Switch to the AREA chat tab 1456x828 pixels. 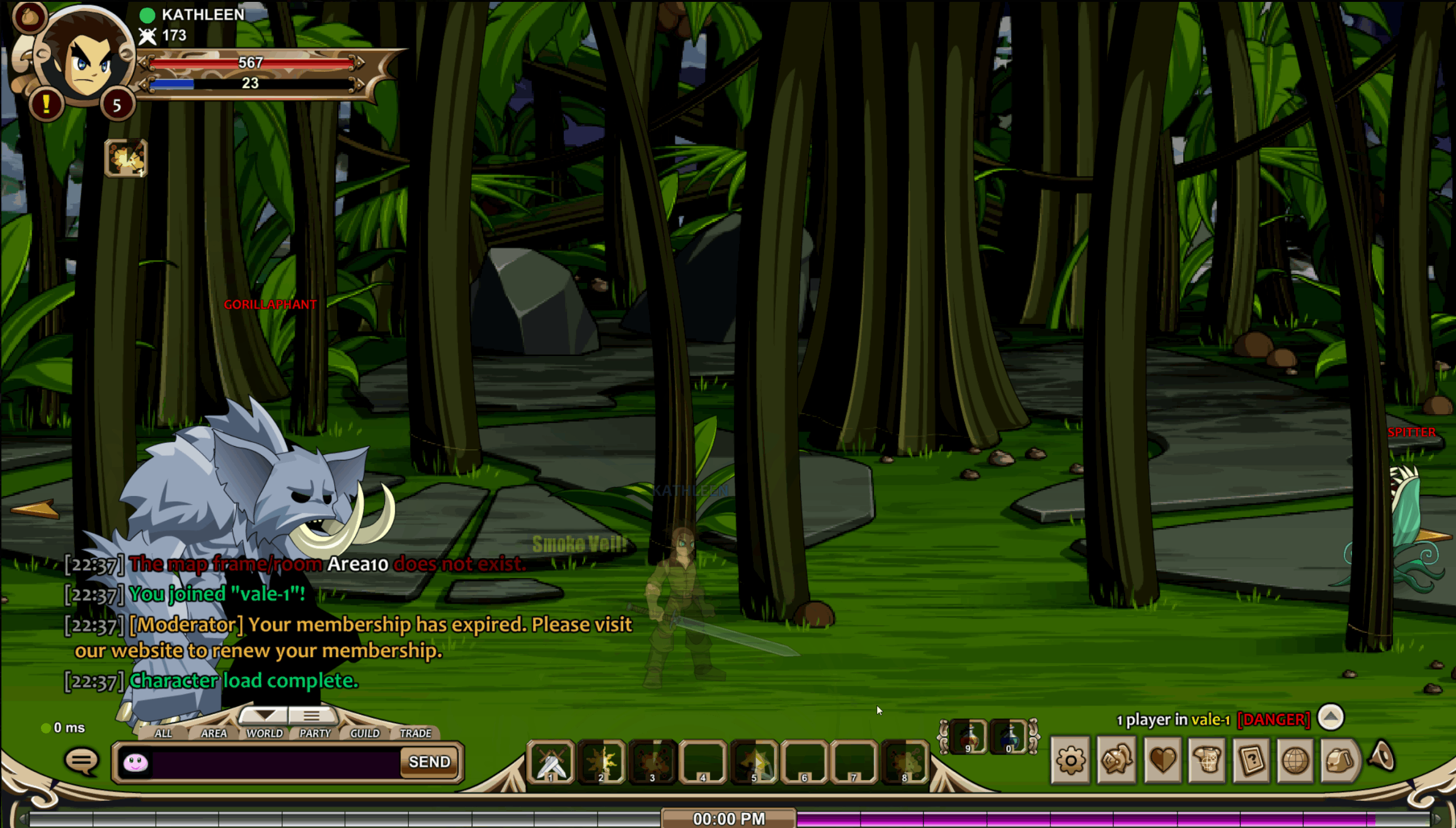(x=214, y=733)
